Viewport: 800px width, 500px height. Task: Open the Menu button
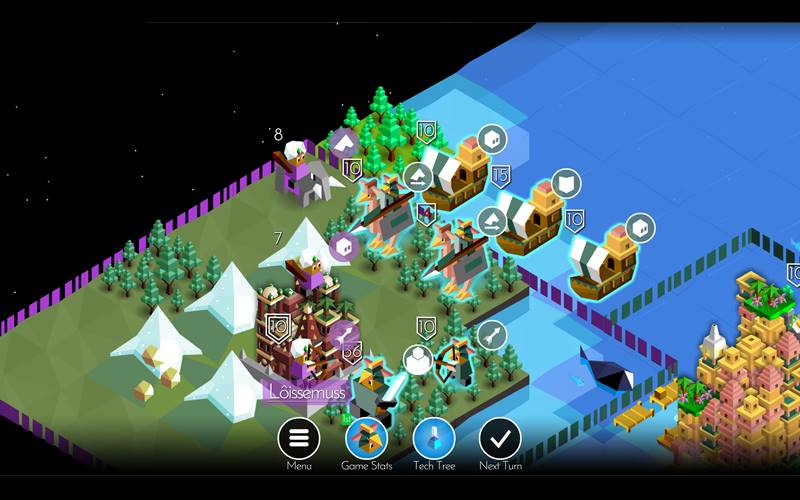point(299,439)
